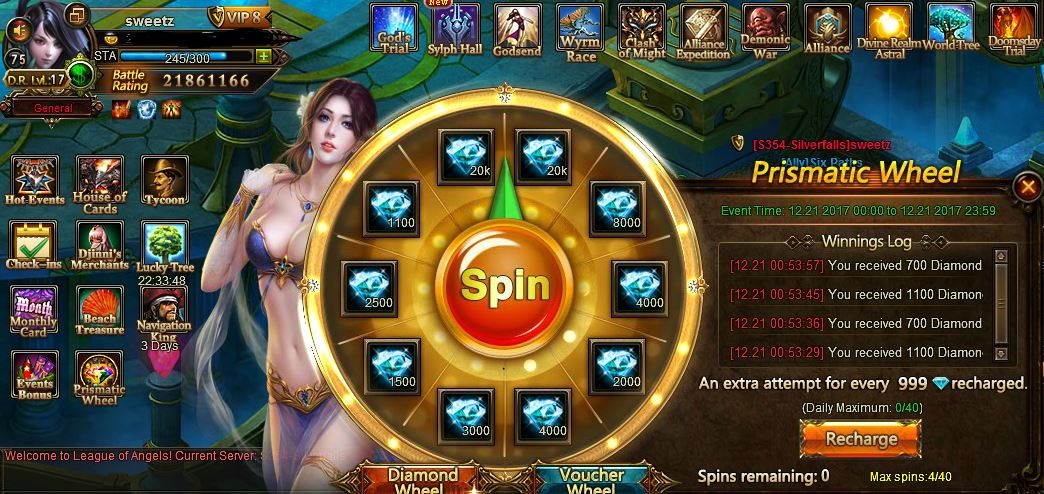Close the Prismatic Wheel window
This screenshot has height=494, width=1044.
[x=1026, y=186]
